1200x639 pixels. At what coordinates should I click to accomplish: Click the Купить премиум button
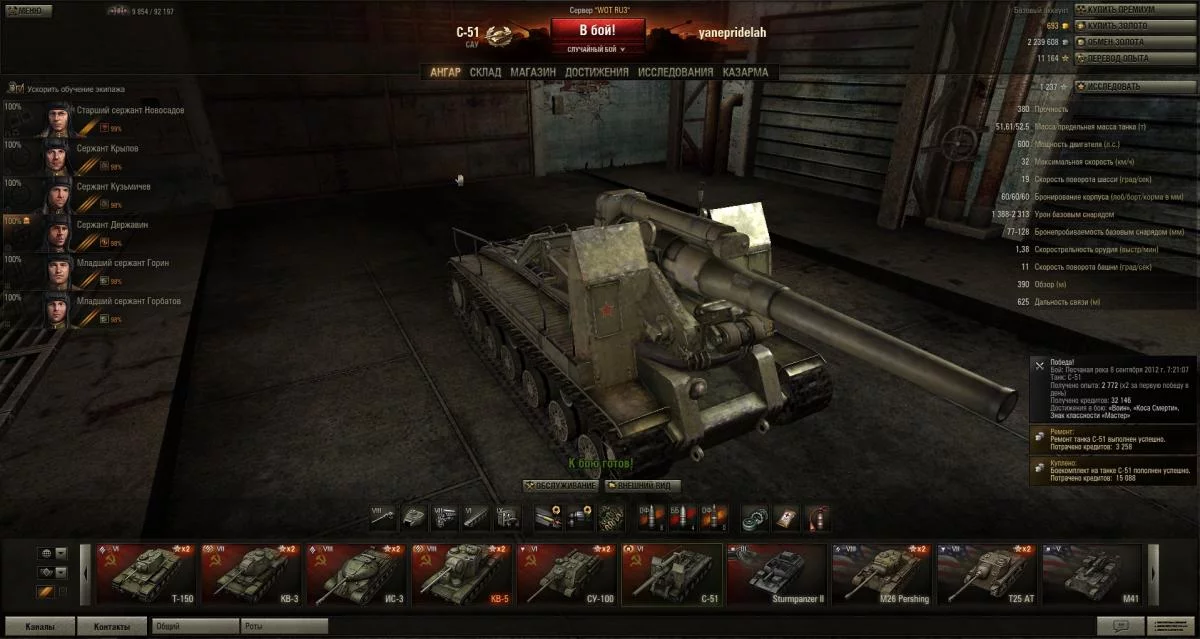(1134, 9)
